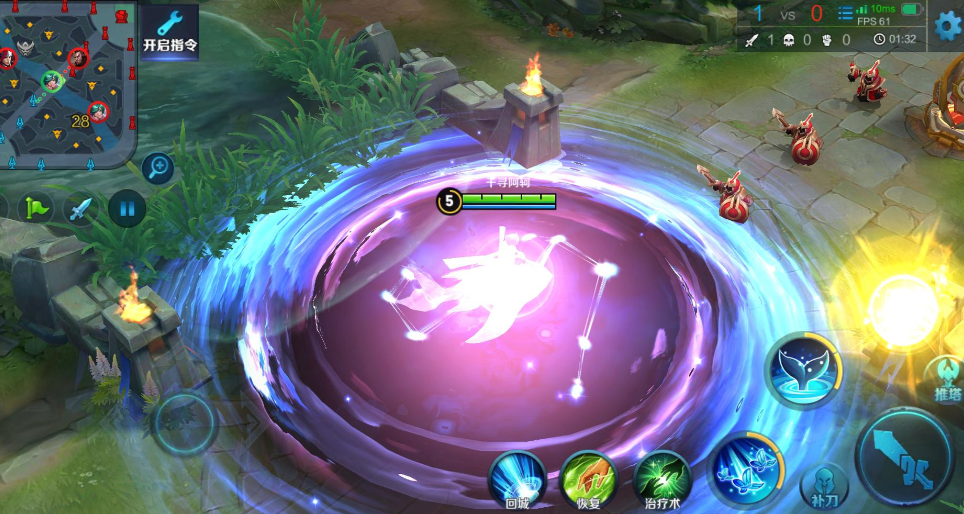Activate the butterfly skill icon

coord(745,466)
